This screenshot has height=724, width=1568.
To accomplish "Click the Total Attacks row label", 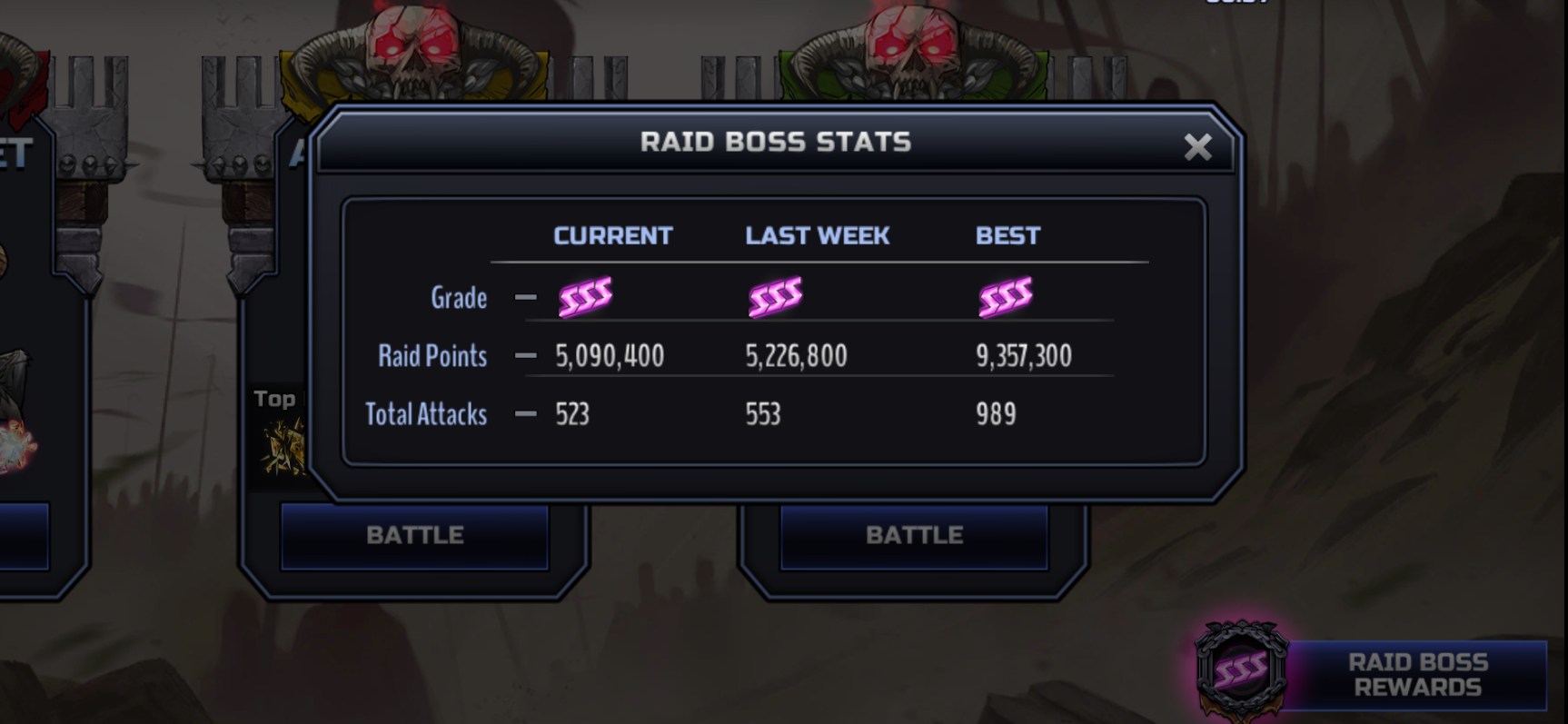I will click(426, 414).
